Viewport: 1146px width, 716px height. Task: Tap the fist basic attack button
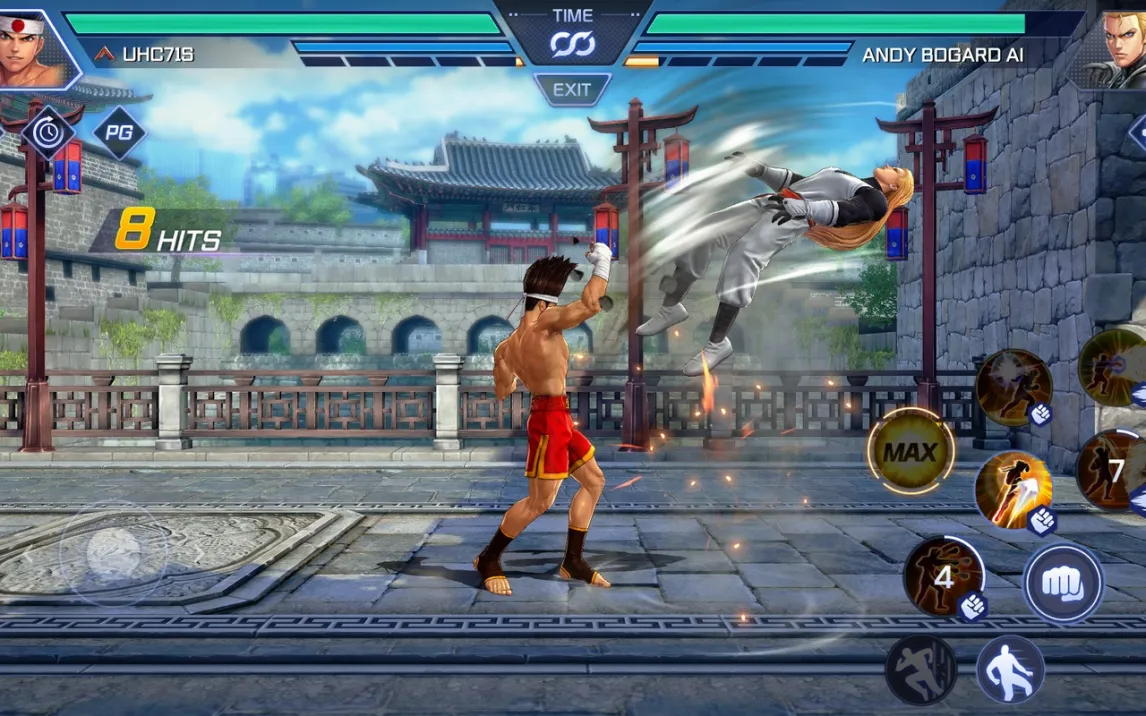point(1063,582)
